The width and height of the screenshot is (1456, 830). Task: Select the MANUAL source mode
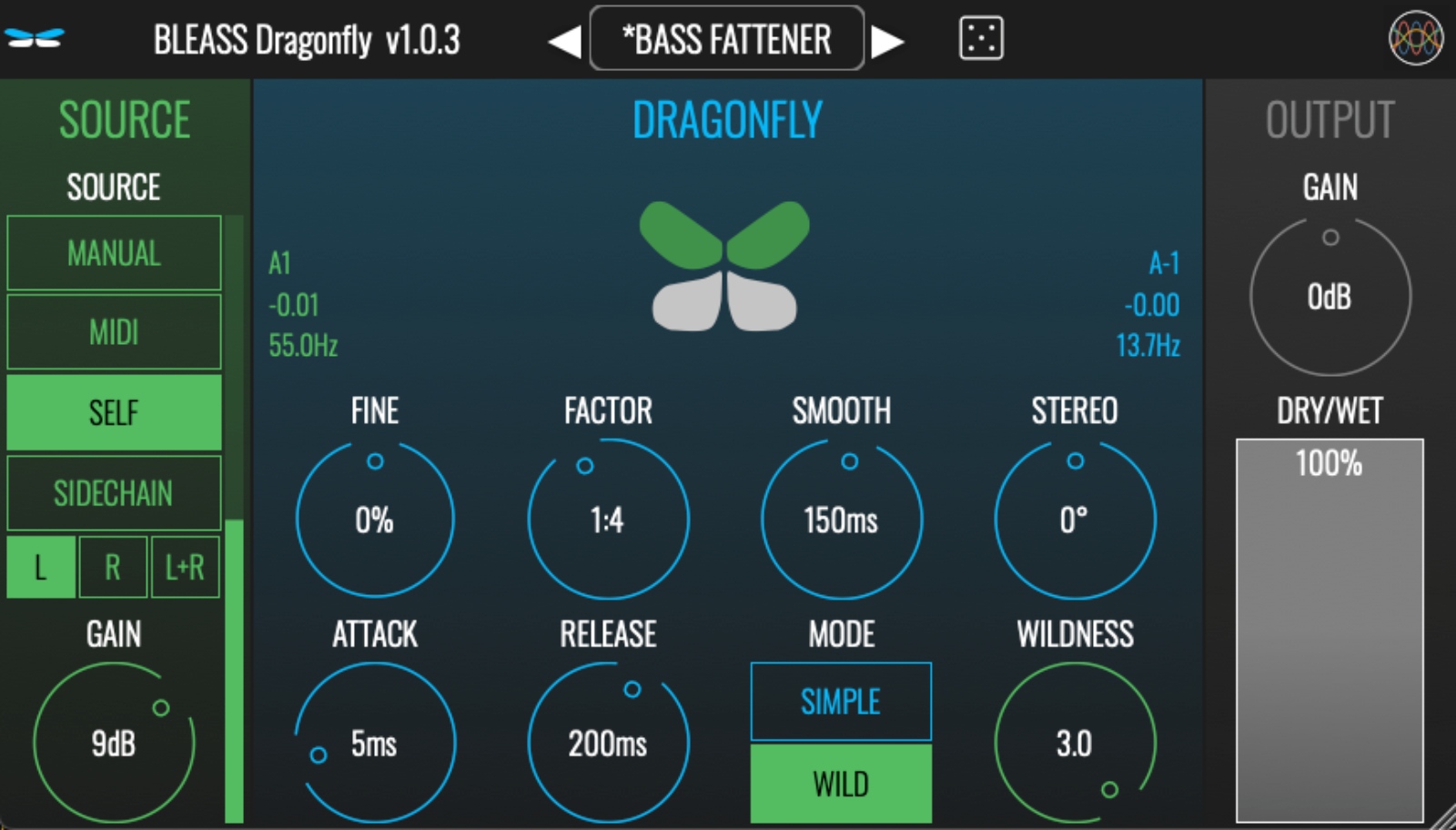pos(114,254)
